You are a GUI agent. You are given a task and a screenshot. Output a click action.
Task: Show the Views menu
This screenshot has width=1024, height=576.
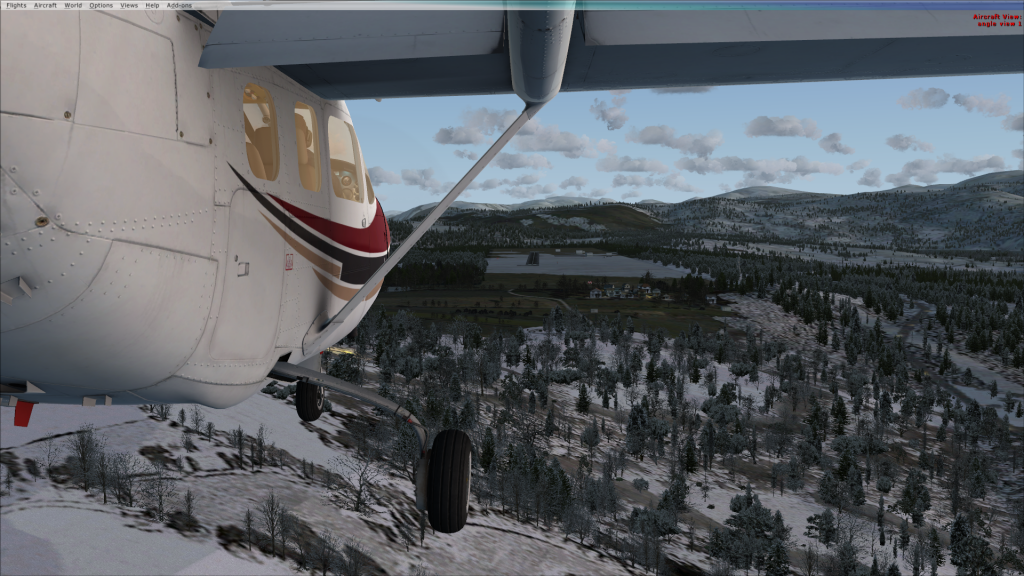tap(129, 5)
